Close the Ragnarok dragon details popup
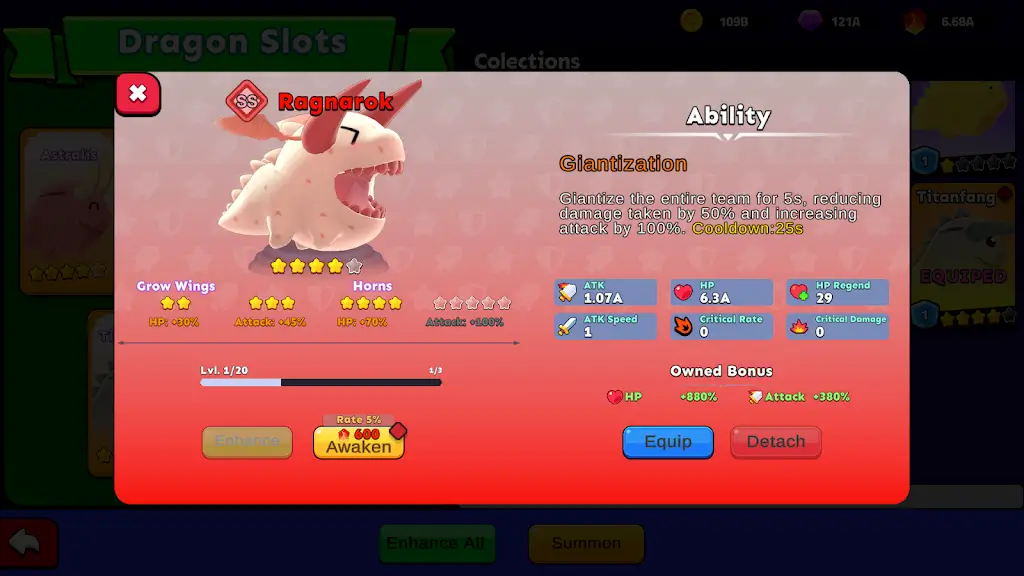The image size is (1024, 576). tap(138, 94)
